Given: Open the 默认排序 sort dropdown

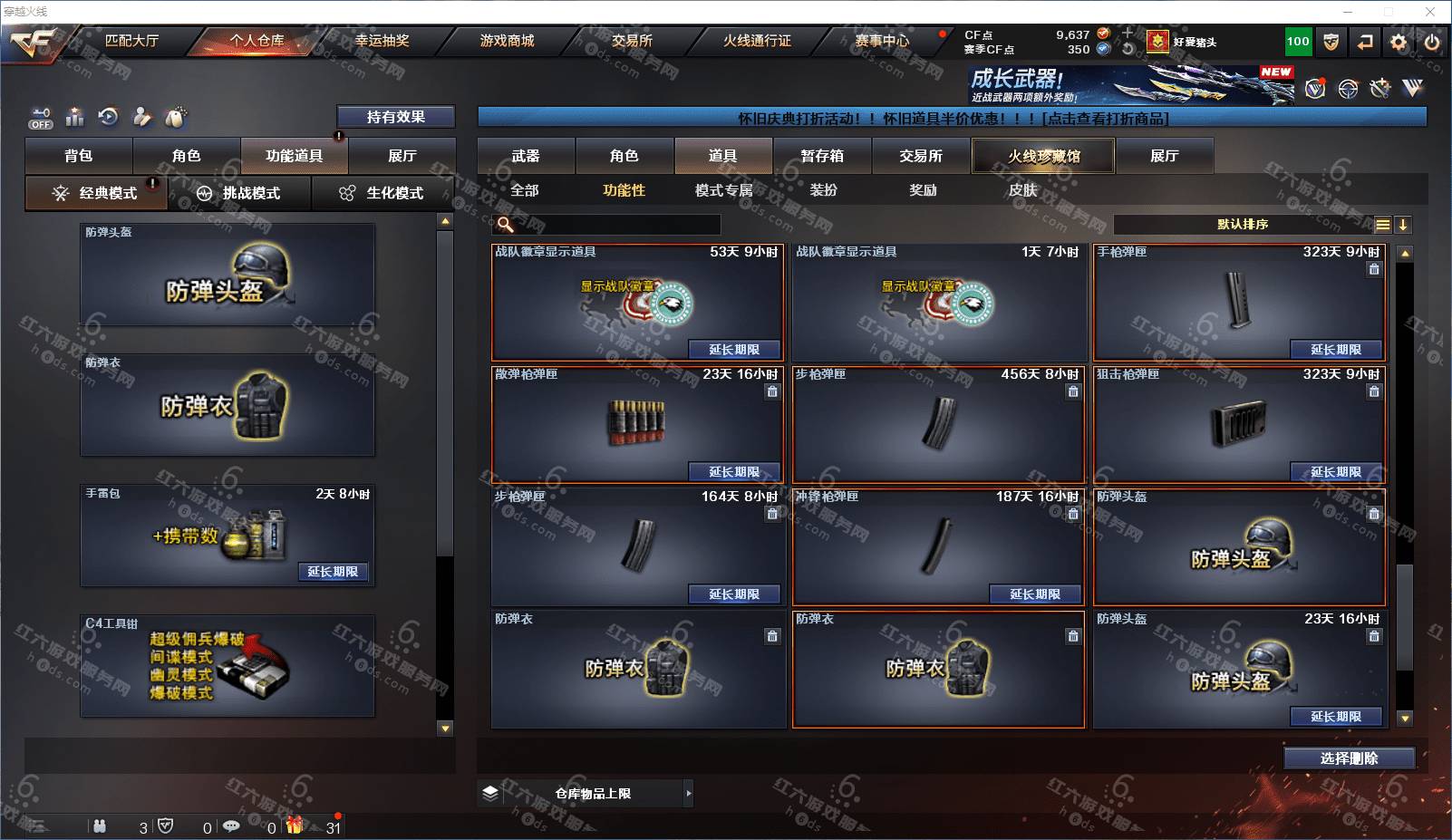Looking at the screenshot, I should pos(1243,225).
